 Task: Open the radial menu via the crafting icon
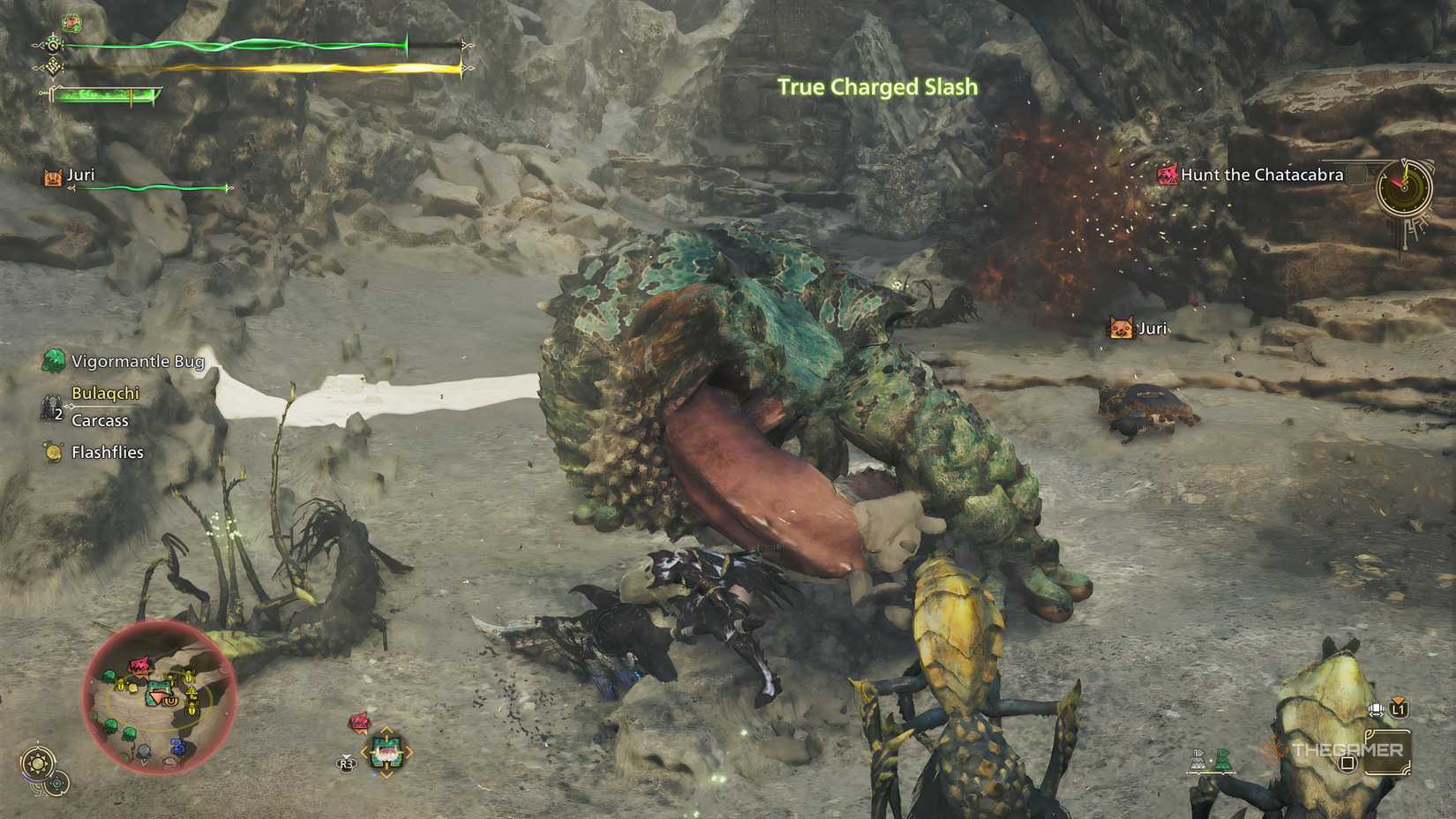tap(387, 752)
